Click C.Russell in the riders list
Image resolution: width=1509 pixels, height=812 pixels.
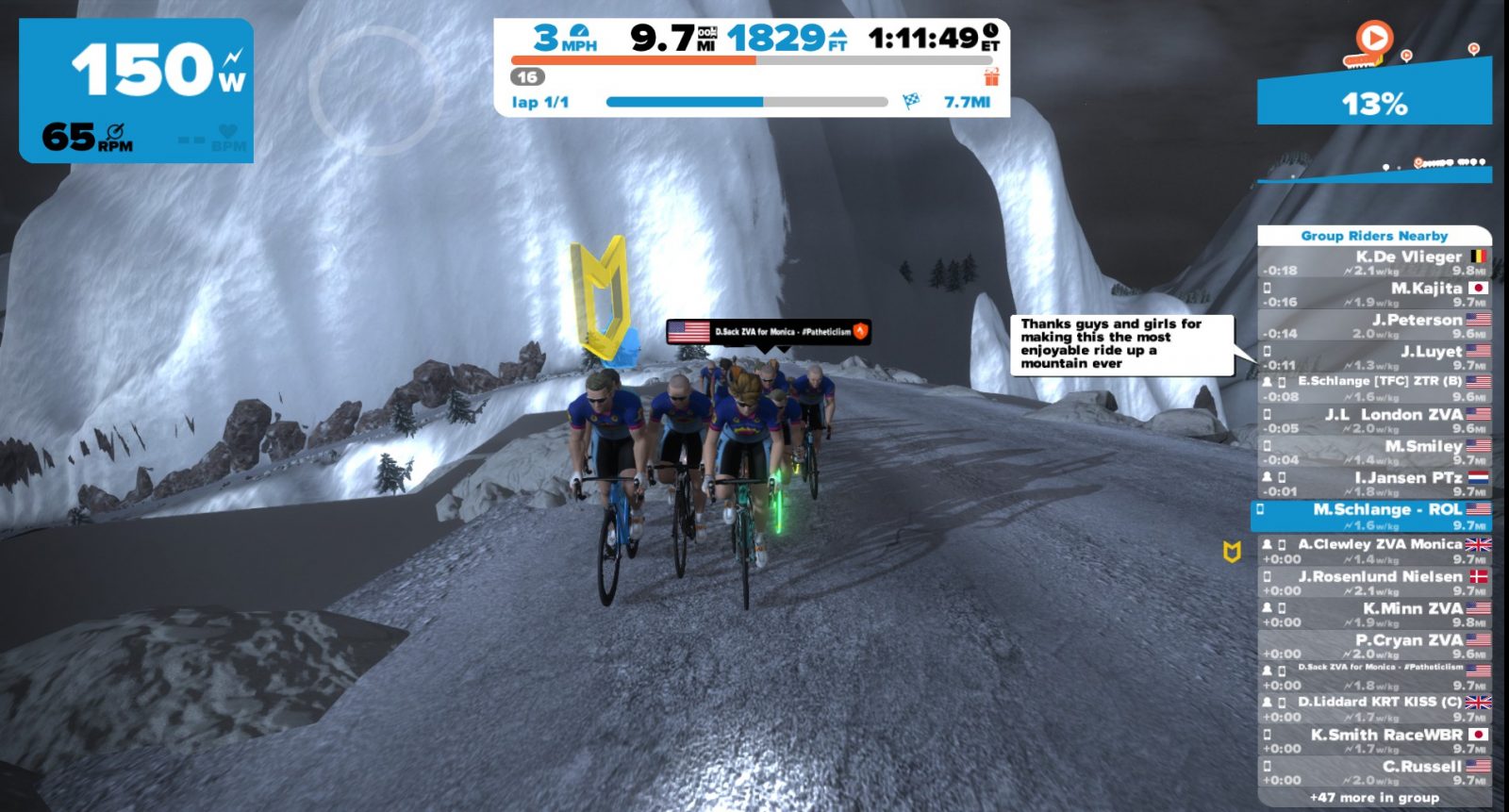(x=1375, y=772)
